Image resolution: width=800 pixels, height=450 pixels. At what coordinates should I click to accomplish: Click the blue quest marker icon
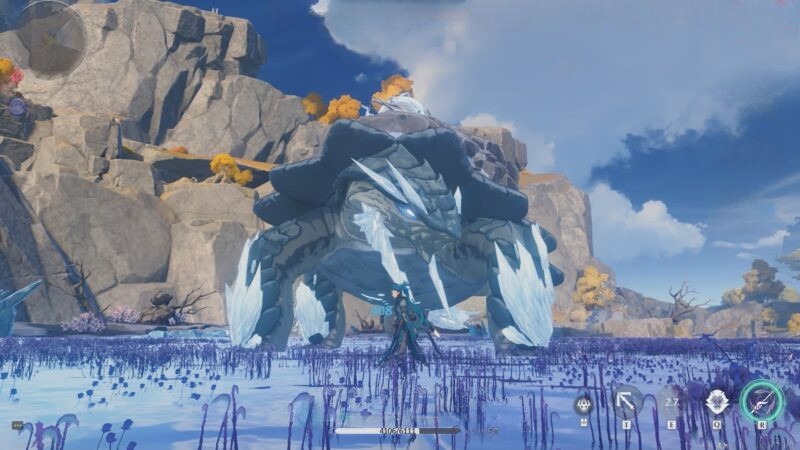pyautogui.click(x=17, y=105)
